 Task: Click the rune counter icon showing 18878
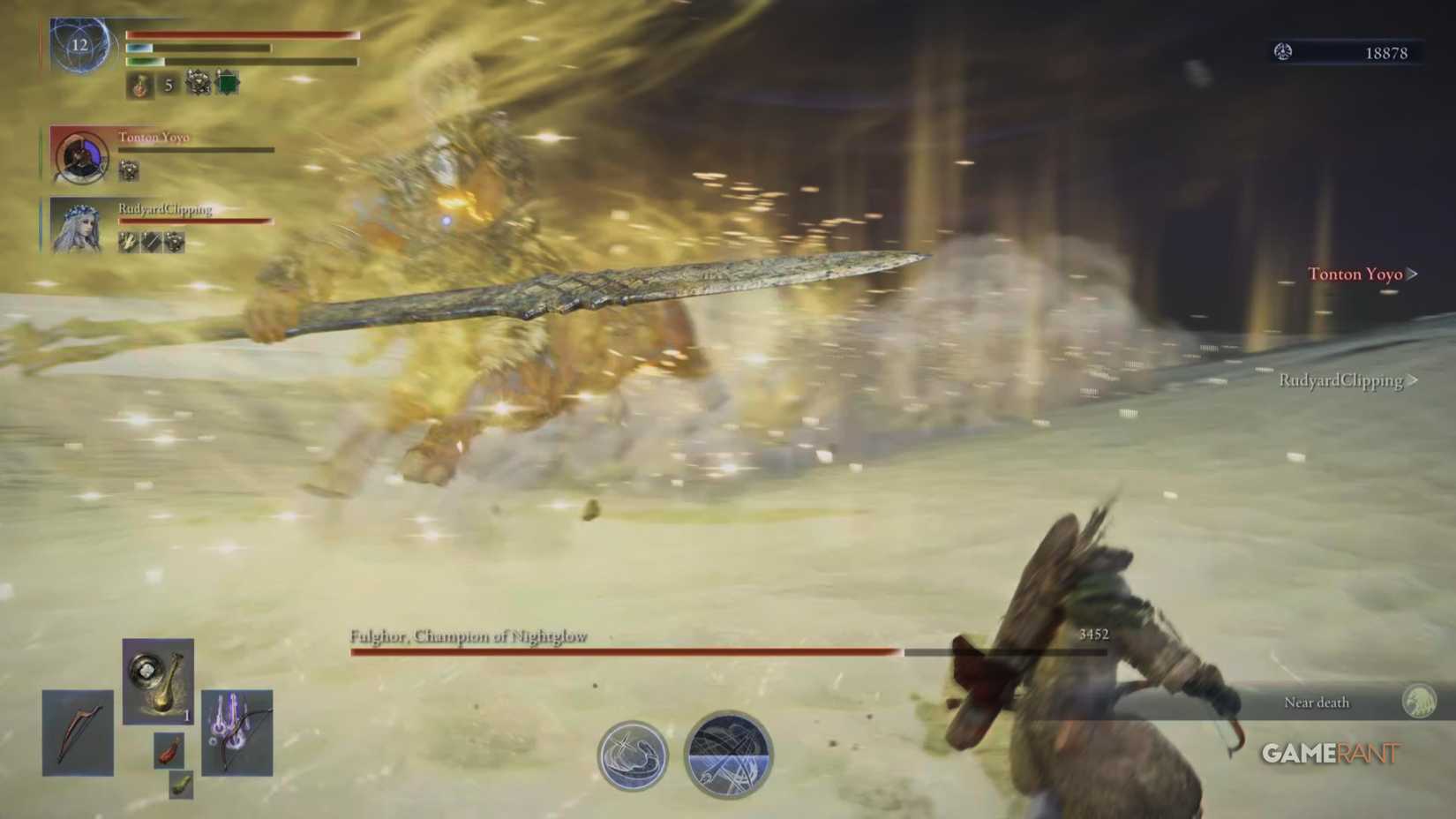point(1283,52)
